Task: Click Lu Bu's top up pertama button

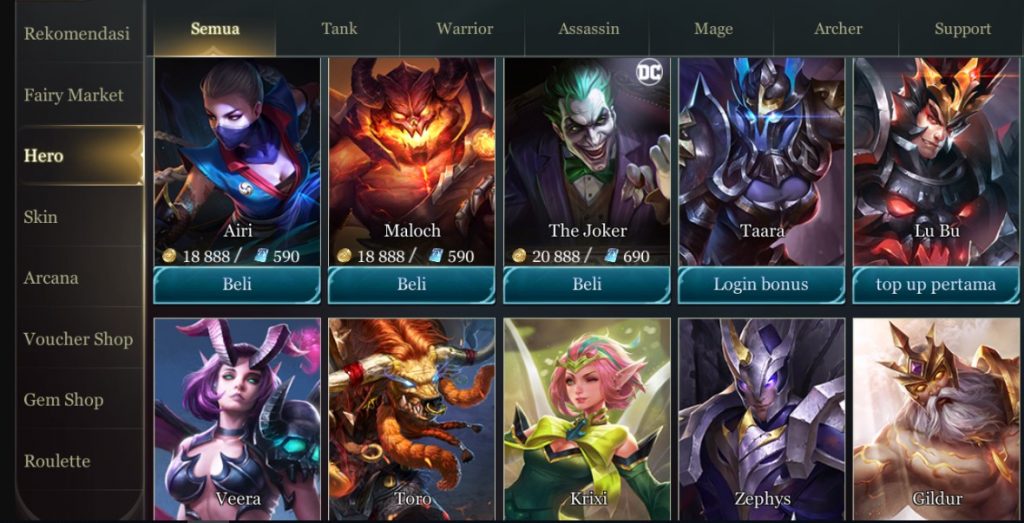Action: [x=936, y=285]
